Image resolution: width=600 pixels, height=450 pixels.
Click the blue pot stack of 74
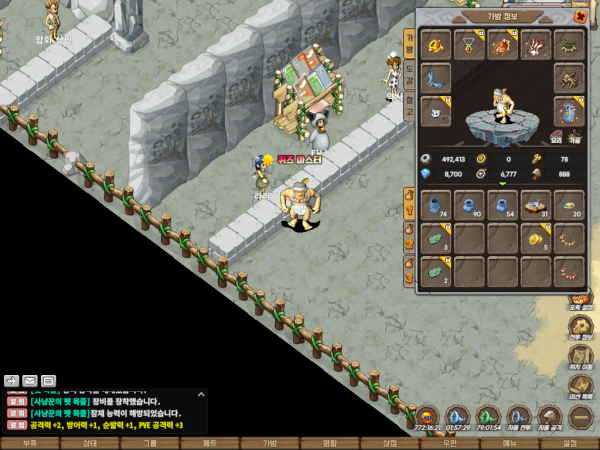point(436,205)
